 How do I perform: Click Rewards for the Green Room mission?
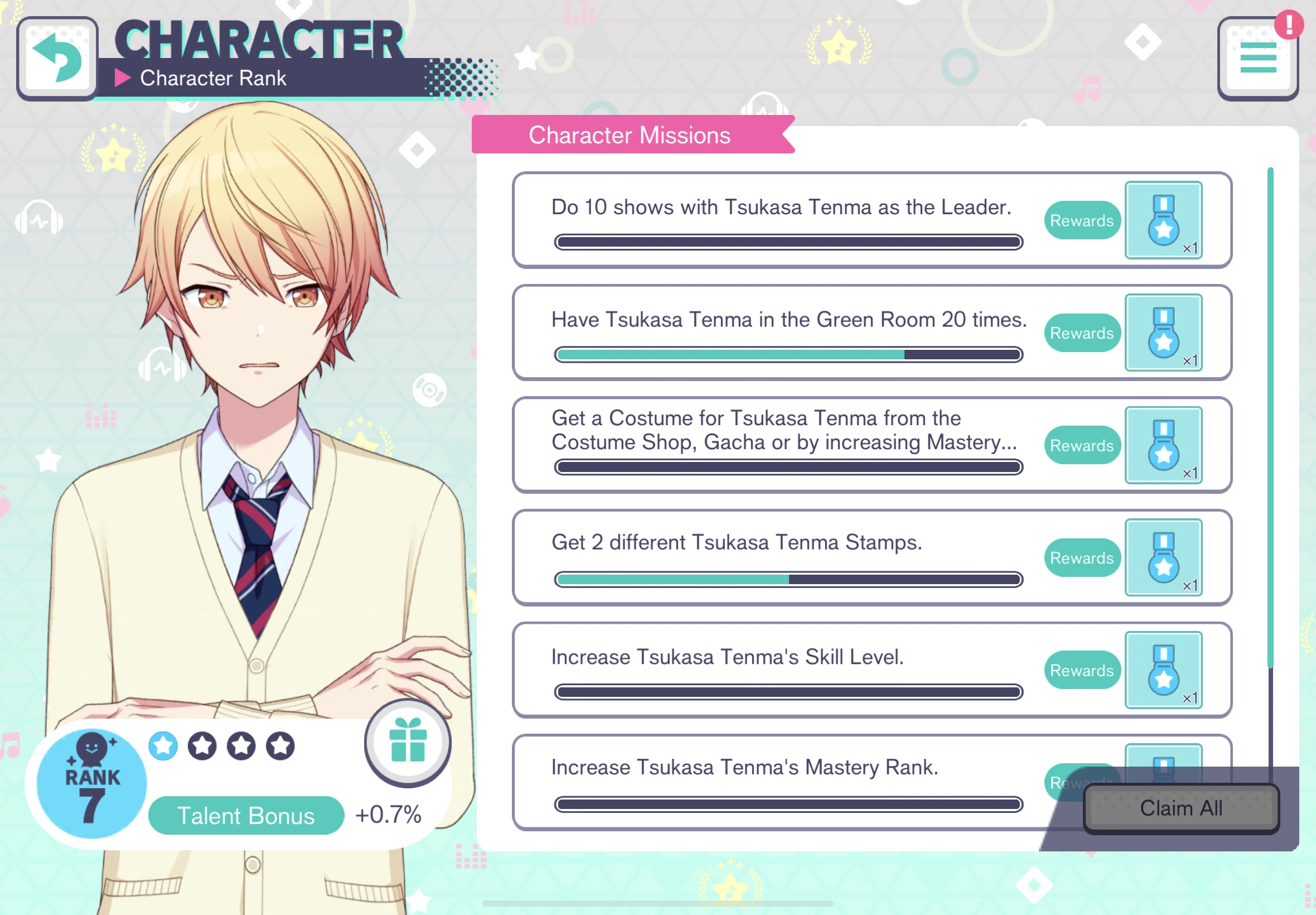[x=1082, y=333]
